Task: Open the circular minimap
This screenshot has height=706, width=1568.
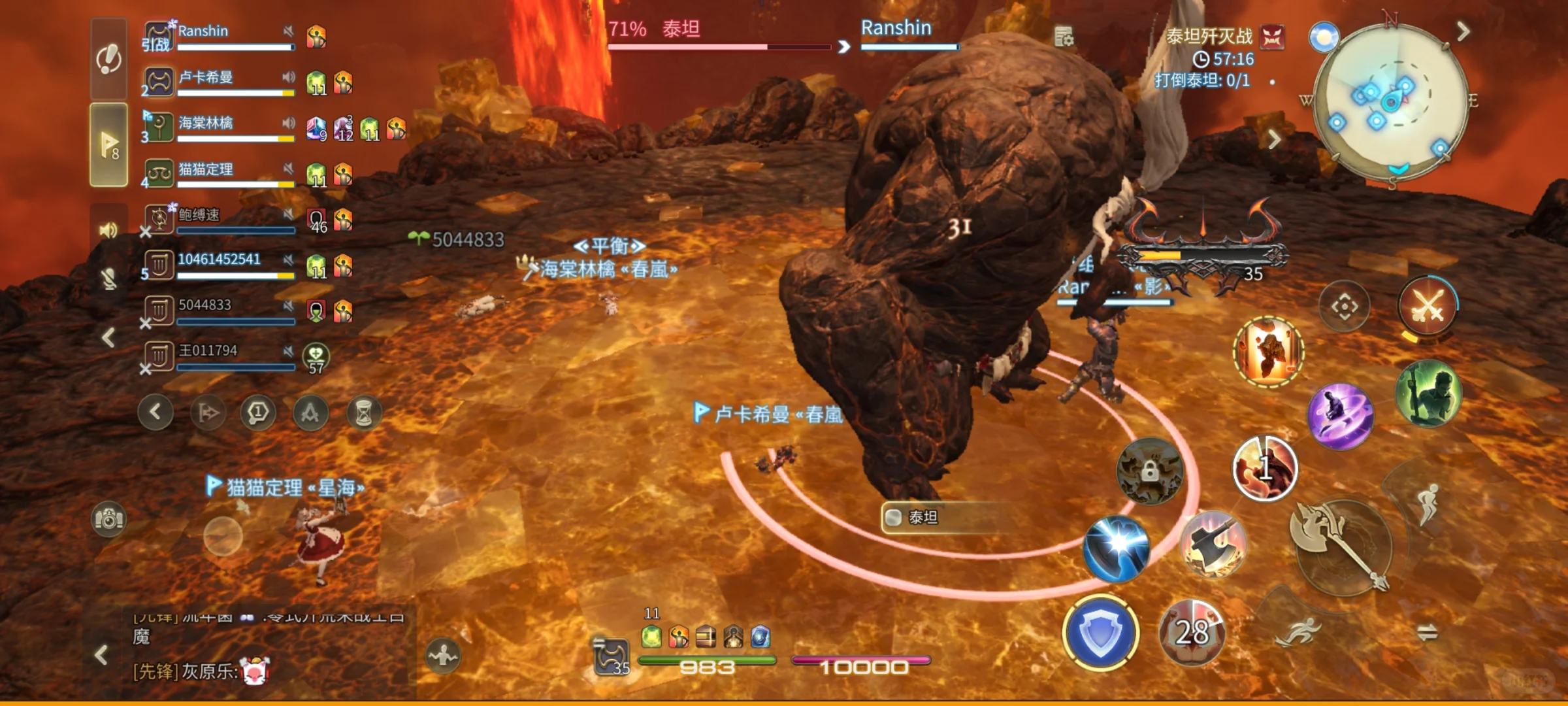Action: click(x=1390, y=101)
